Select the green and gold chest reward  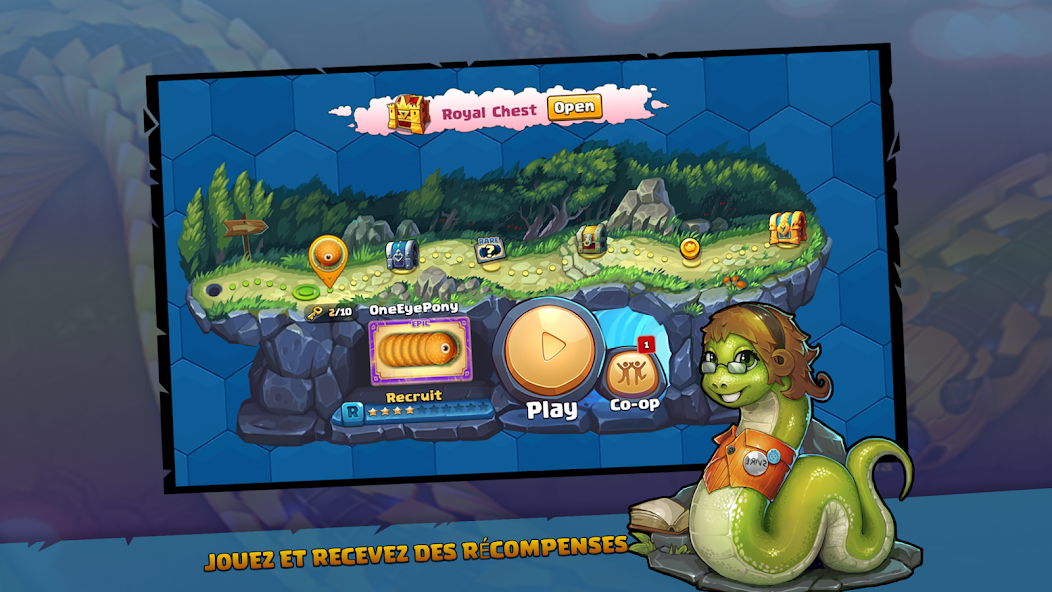[592, 238]
